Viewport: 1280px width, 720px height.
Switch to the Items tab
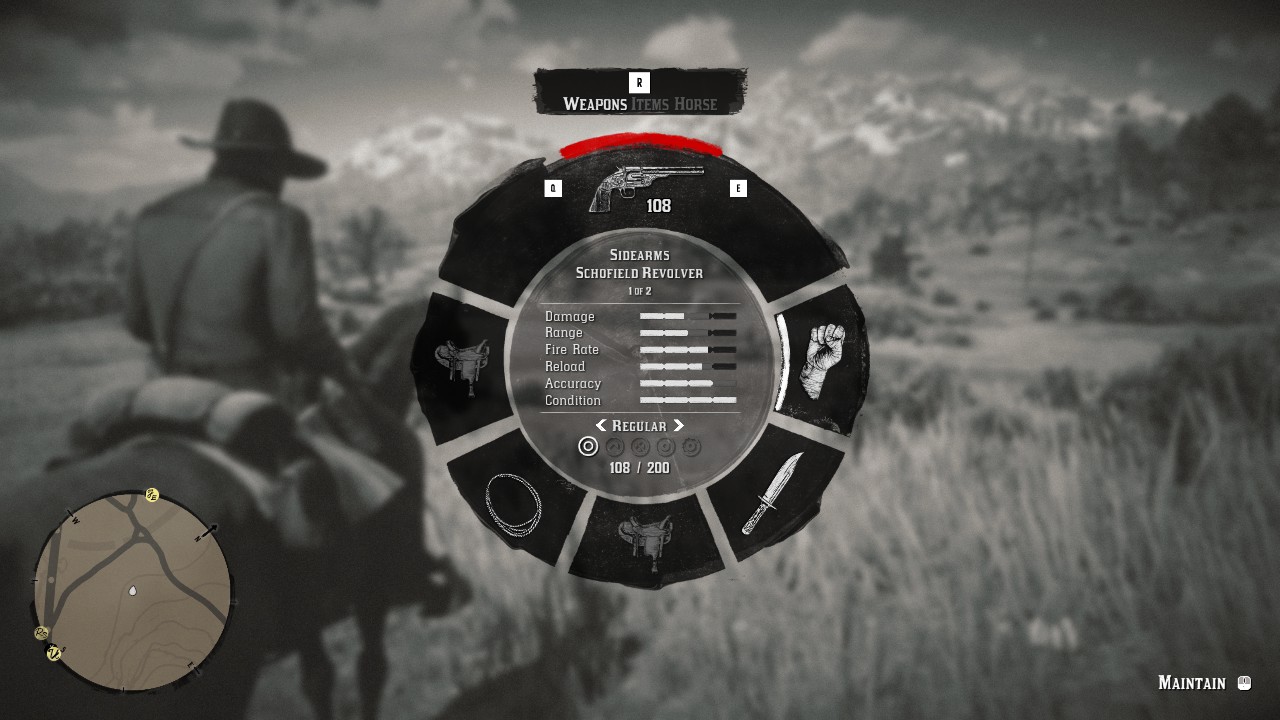point(650,104)
